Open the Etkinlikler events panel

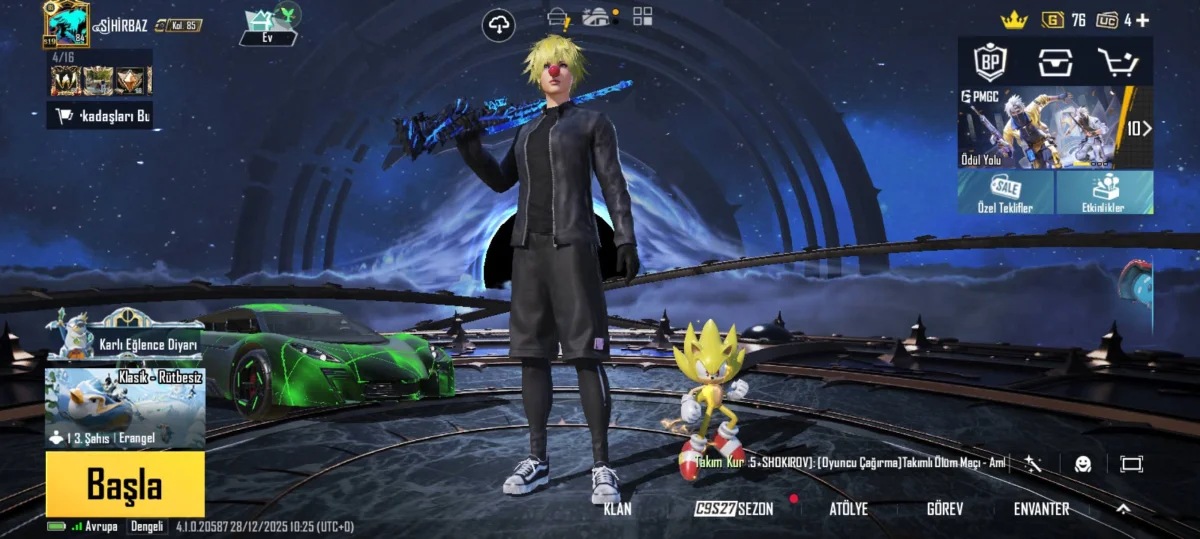coord(1104,192)
